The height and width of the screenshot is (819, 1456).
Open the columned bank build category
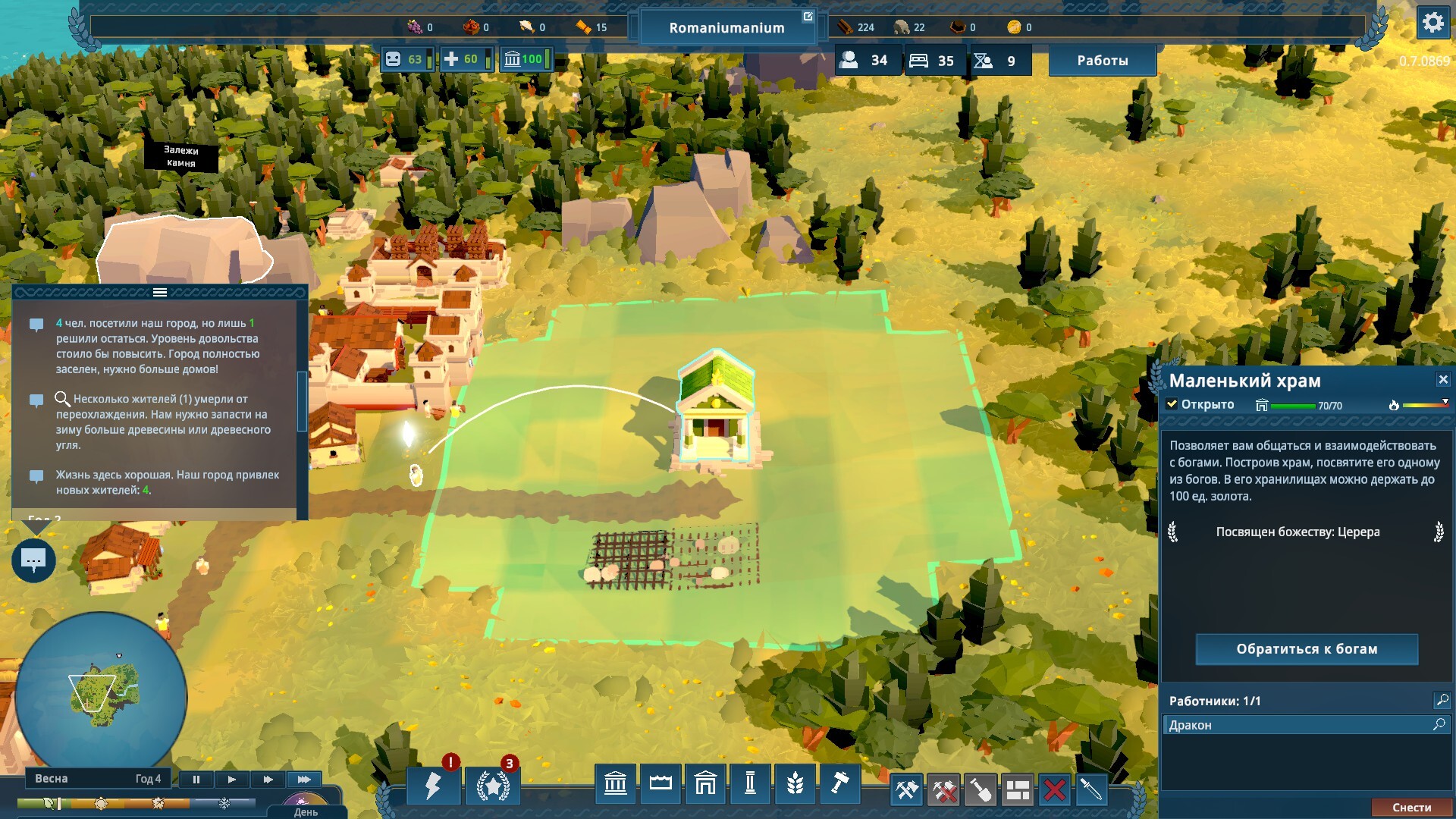(615, 783)
